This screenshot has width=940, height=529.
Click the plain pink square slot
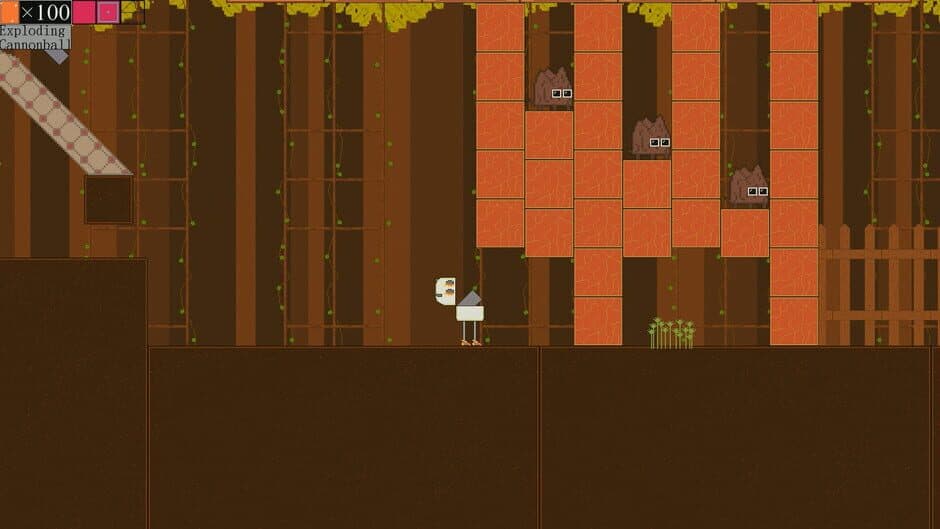pyautogui.click(x=84, y=12)
